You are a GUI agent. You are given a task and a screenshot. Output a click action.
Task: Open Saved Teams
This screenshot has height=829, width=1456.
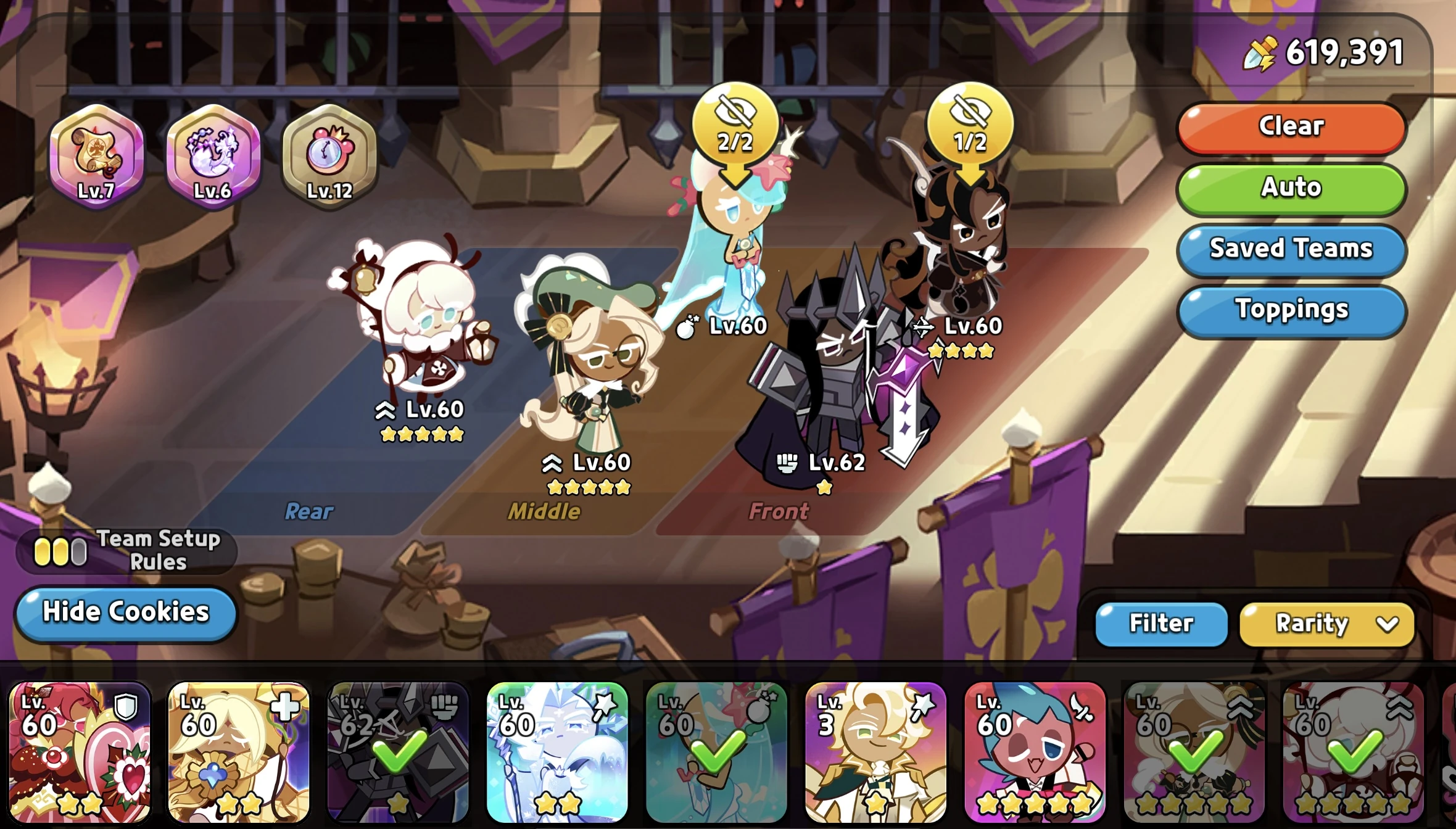pos(1291,250)
